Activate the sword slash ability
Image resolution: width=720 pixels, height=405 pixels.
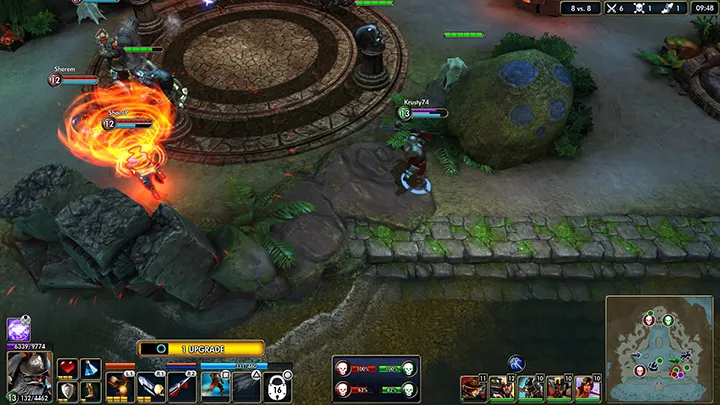pyautogui.click(x=151, y=385)
